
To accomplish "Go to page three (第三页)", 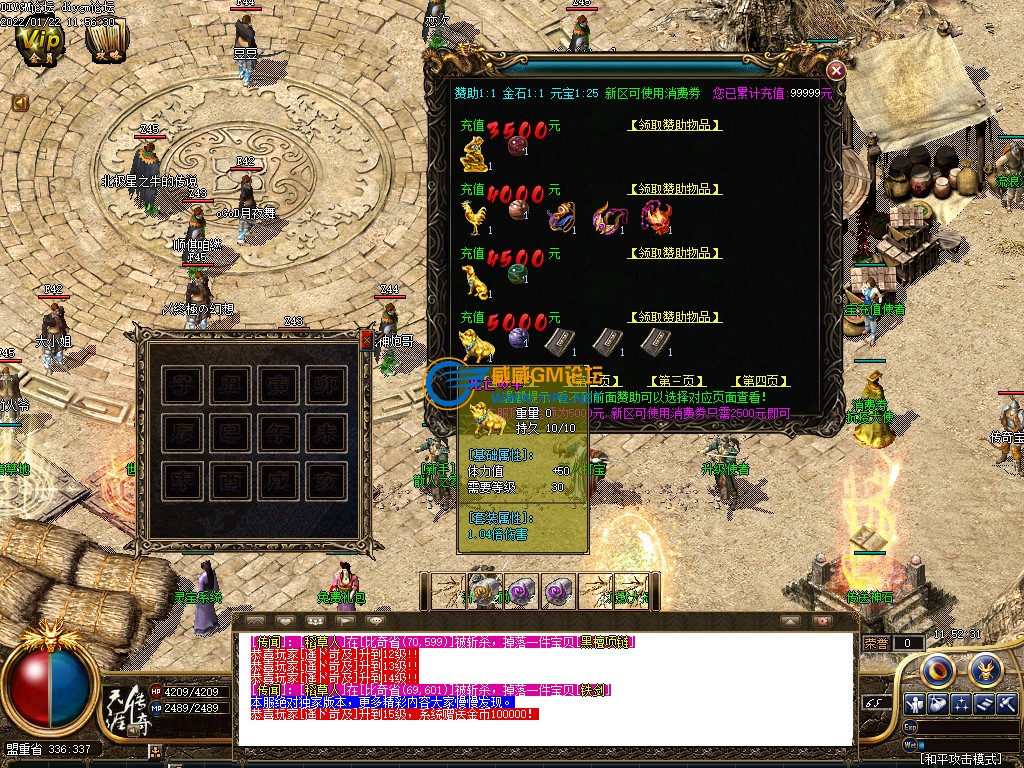I will 677,381.
